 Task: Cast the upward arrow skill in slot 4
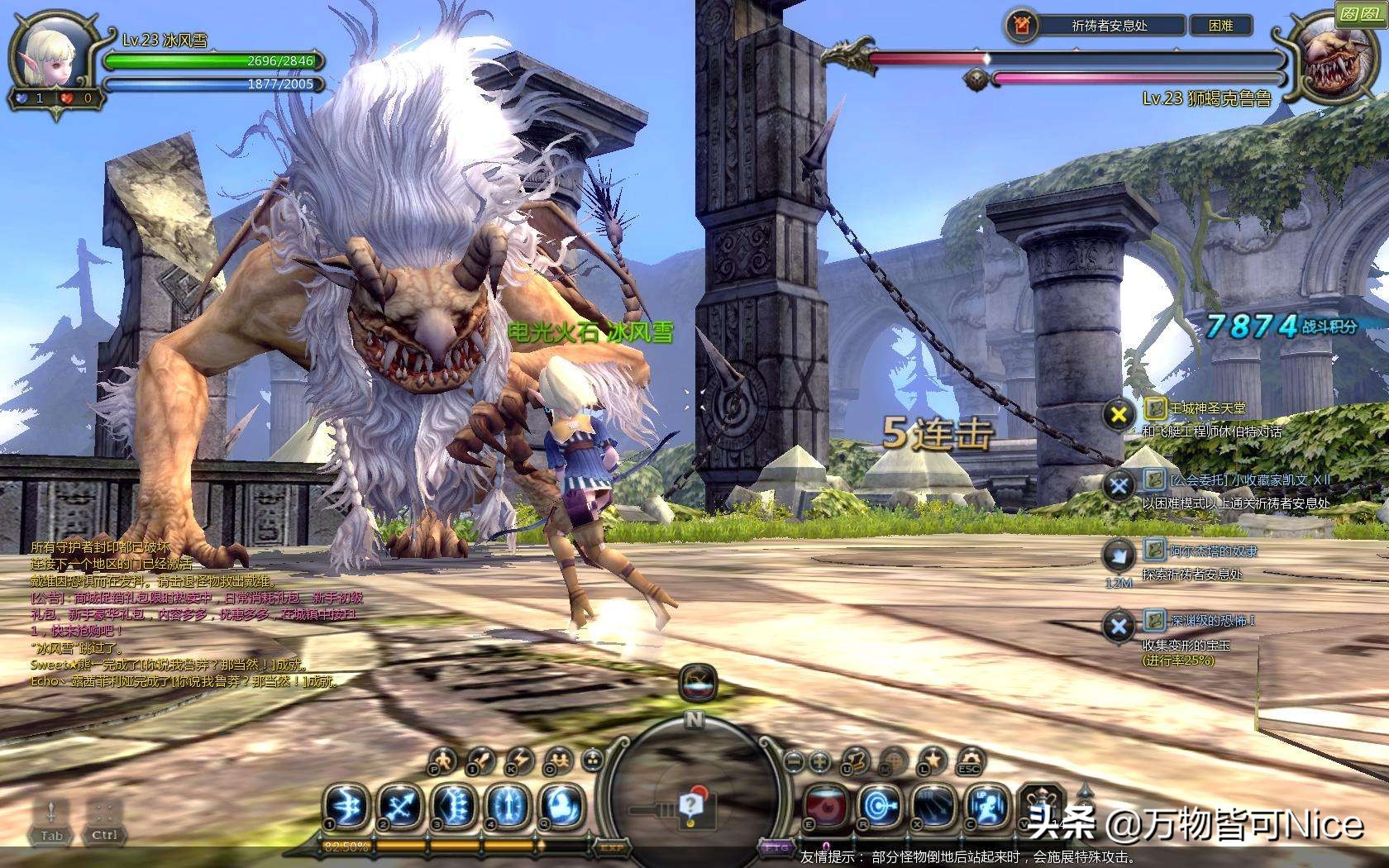pos(507,805)
